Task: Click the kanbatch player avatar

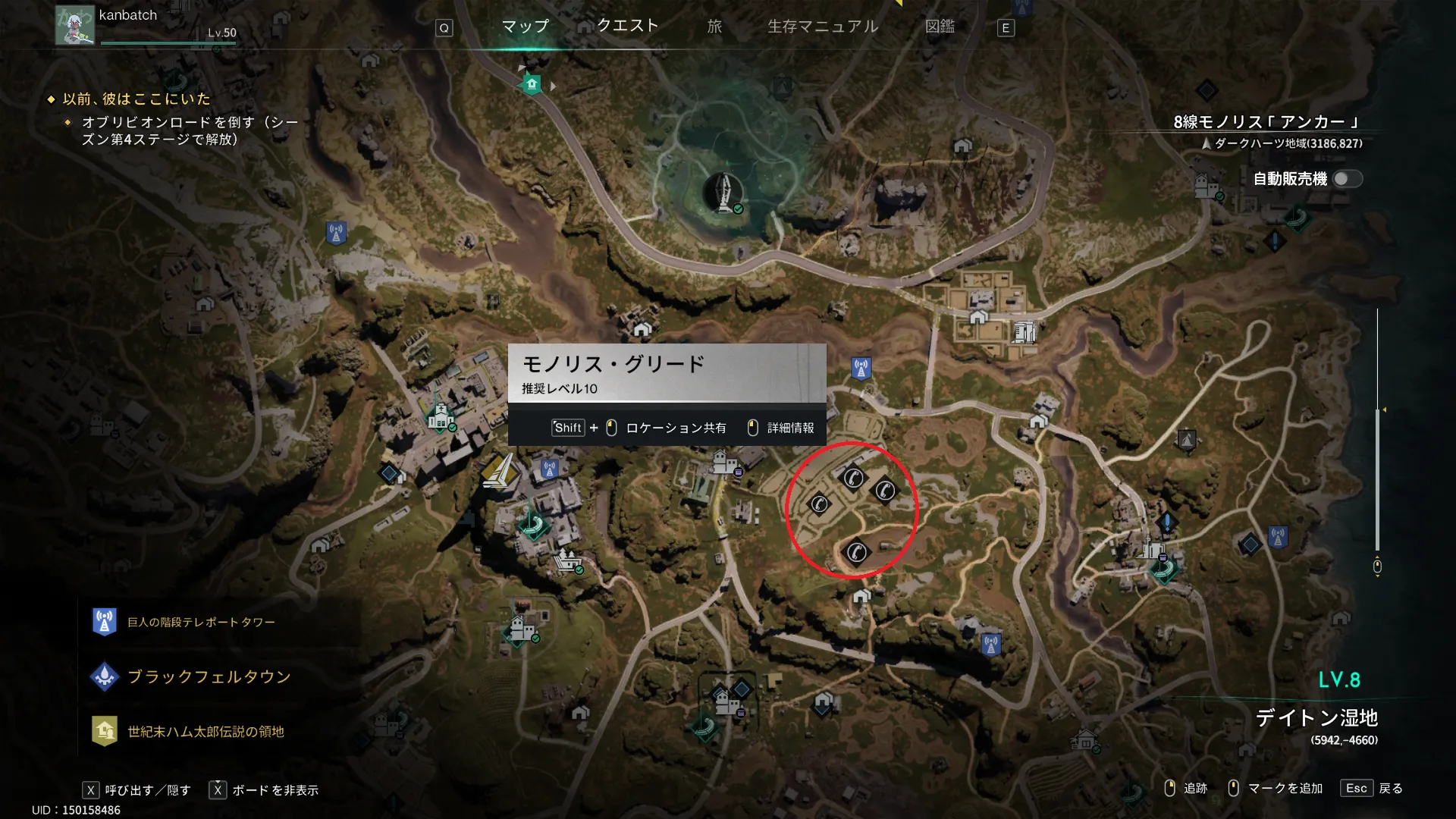Action: 75,25
